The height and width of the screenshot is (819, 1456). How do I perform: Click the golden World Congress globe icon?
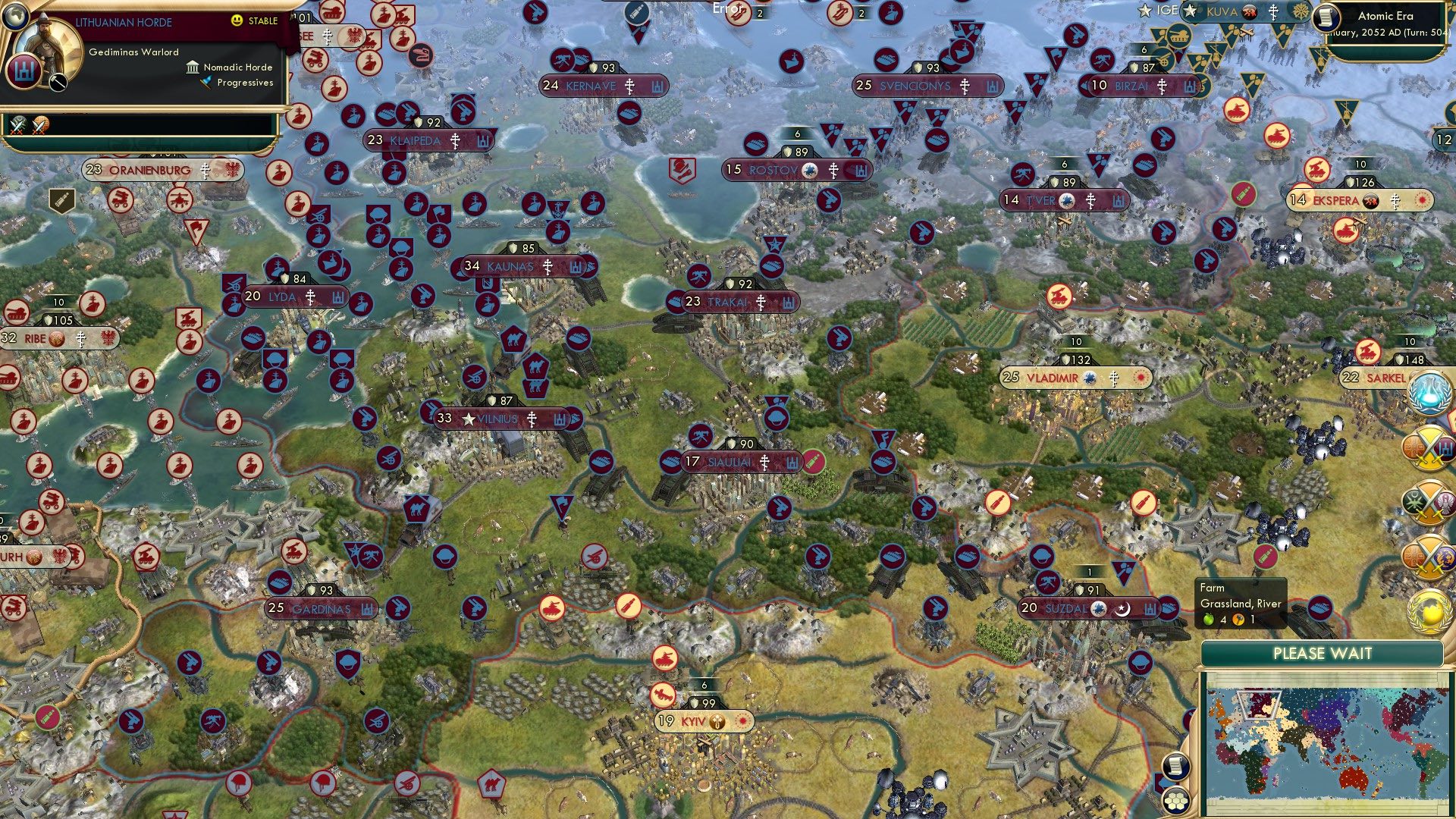tap(1429, 610)
